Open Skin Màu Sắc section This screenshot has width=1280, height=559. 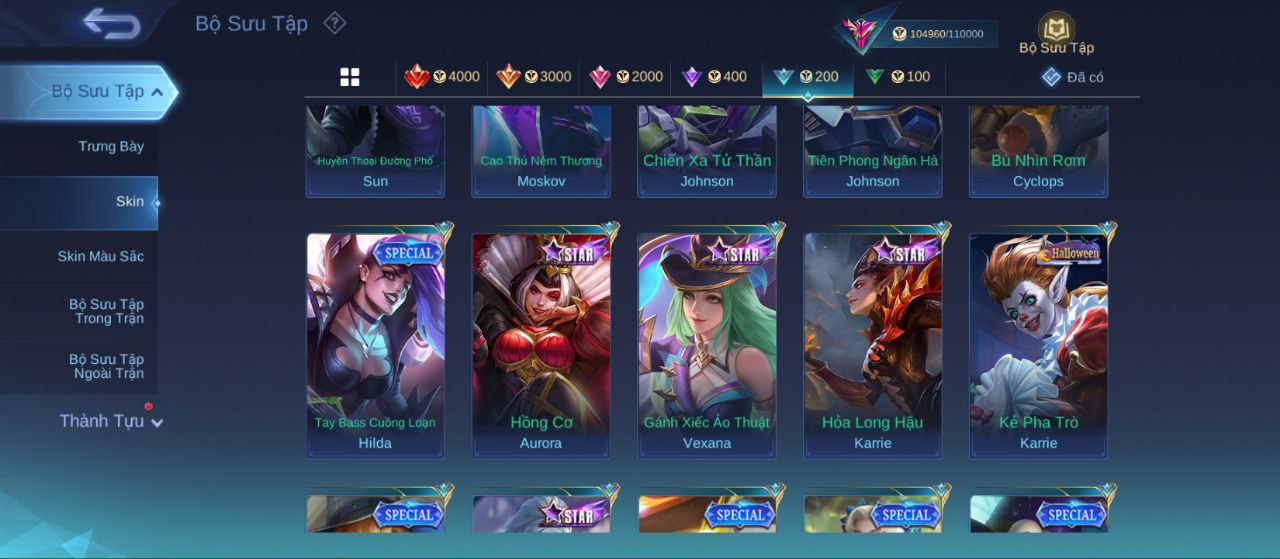tap(100, 257)
